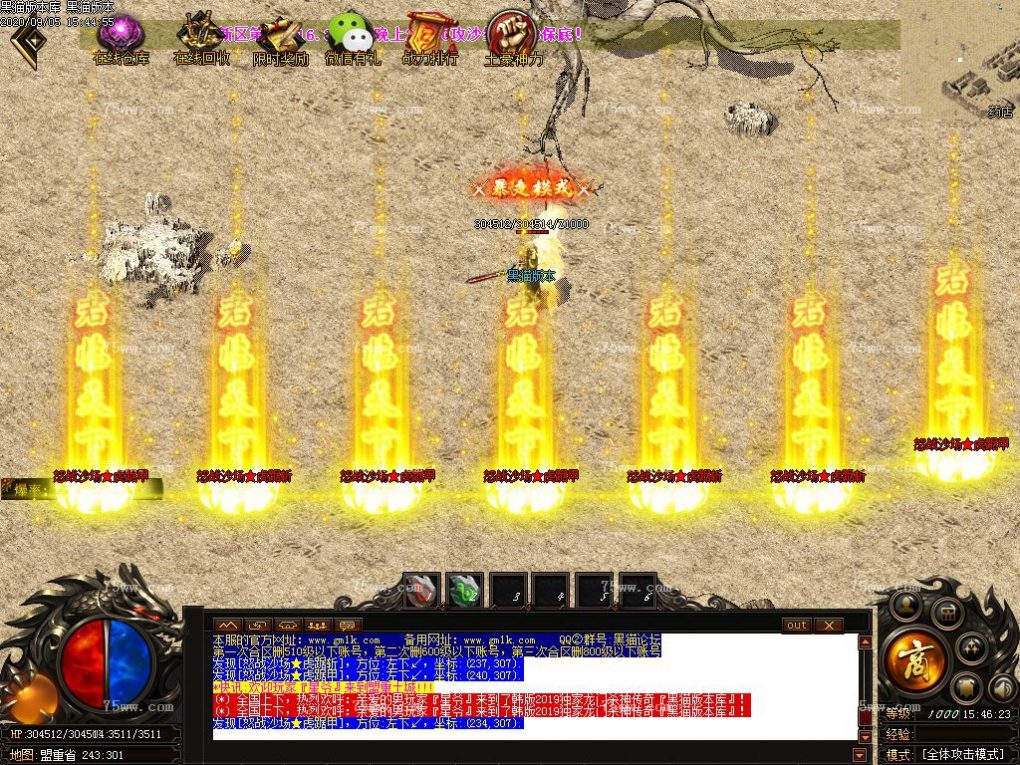Viewport: 1020px width, 765px height.
Task: Toggle sound with the speaker button
Action: tap(1002, 687)
